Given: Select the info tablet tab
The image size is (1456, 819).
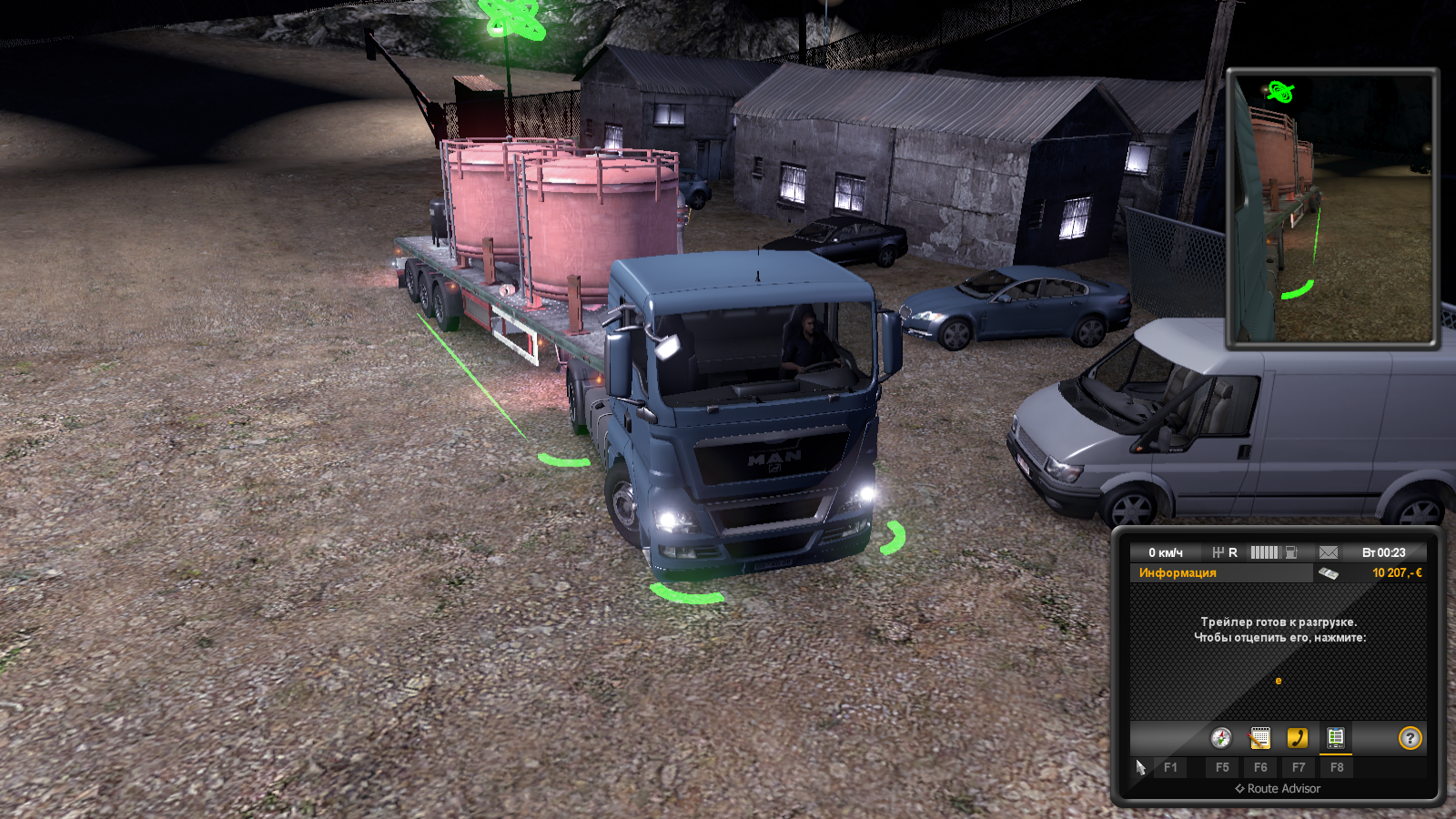Looking at the screenshot, I should 1336,738.
